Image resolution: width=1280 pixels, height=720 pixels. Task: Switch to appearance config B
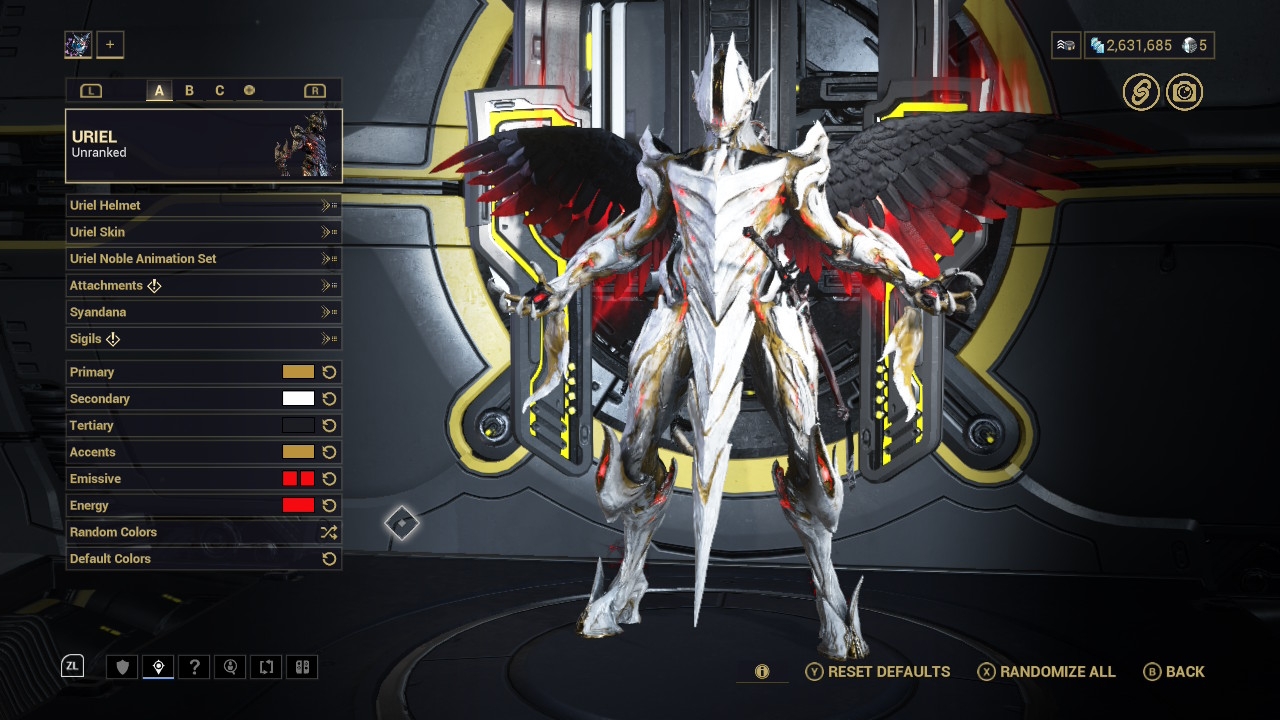[189, 91]
